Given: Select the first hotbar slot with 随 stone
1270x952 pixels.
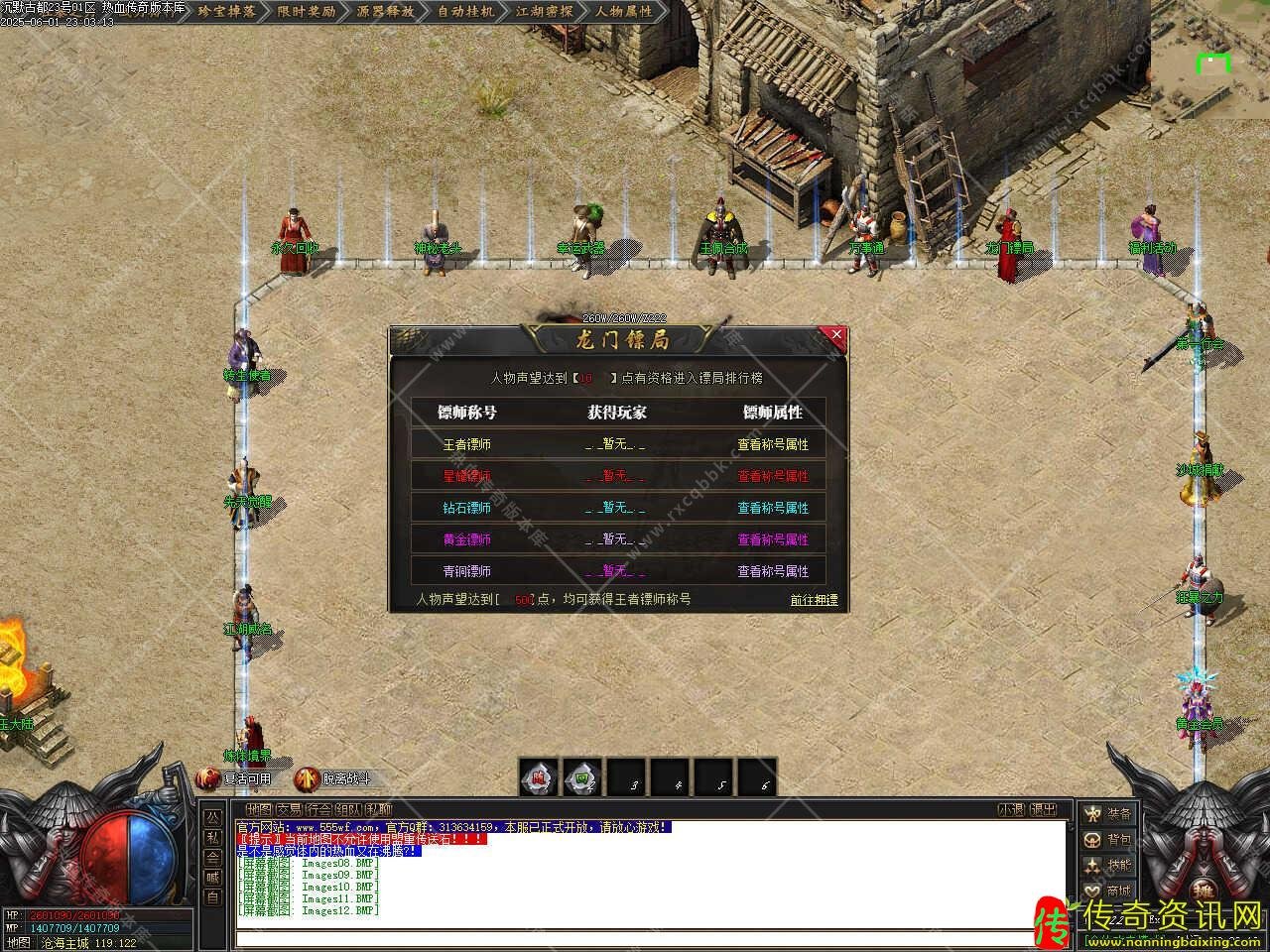Looking at the screenshot, I should [537, 778].
